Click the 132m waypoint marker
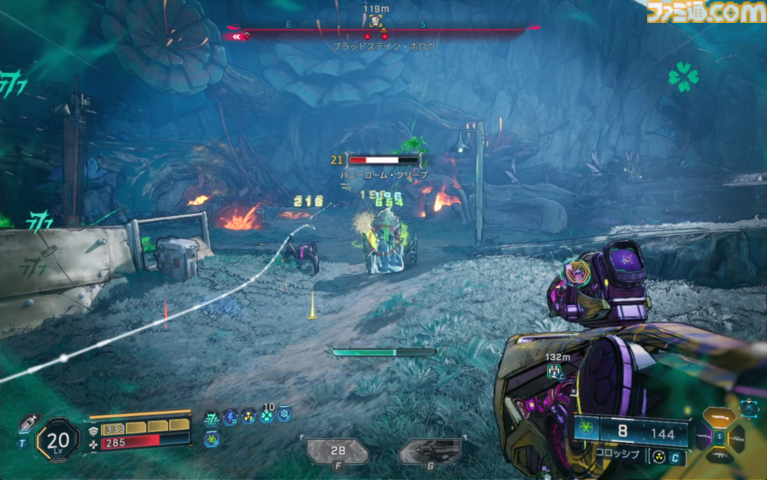Viewport: 767px width, 480px height. coord(553,370)
